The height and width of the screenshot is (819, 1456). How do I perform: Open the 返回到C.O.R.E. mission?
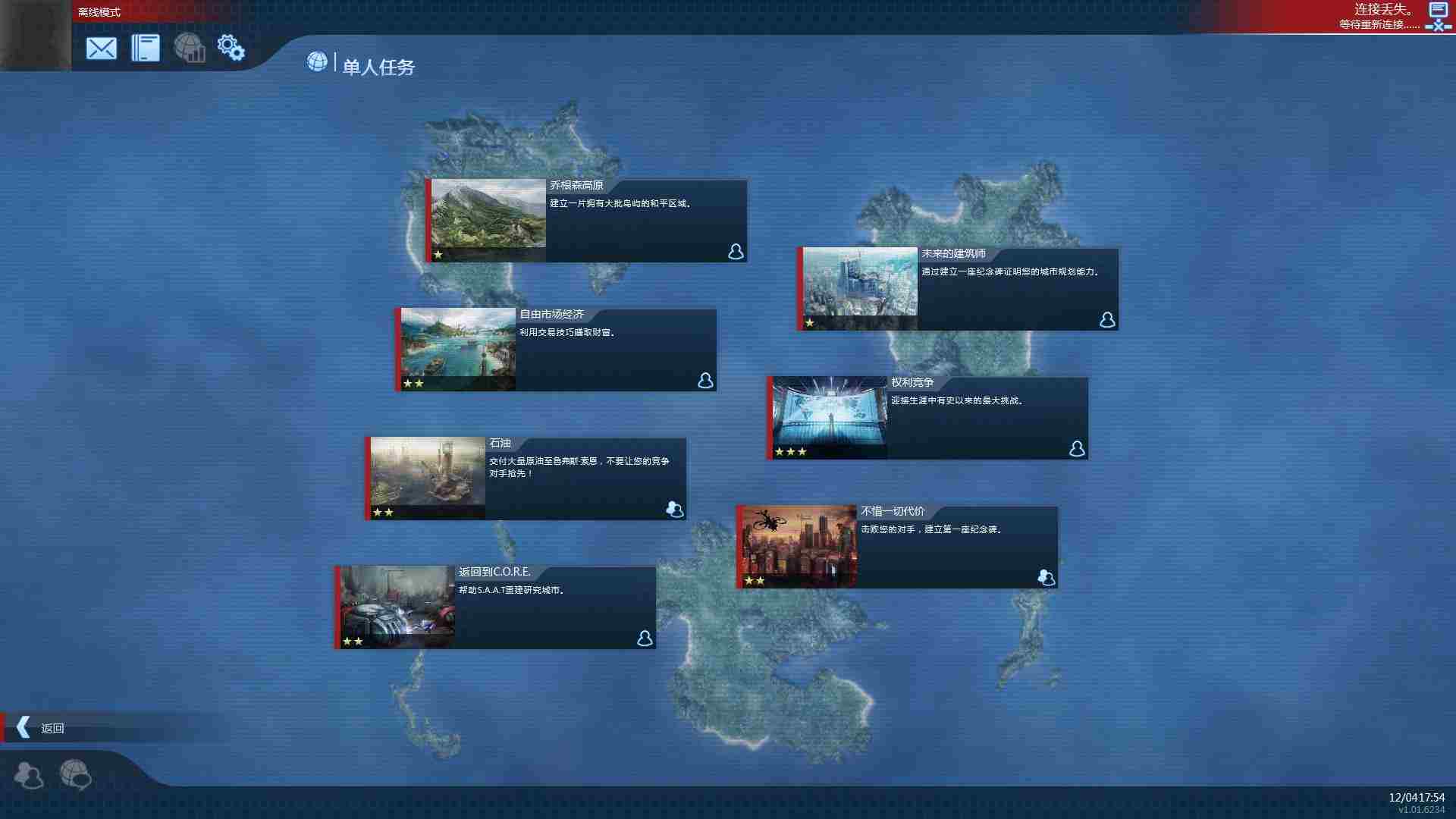(x=495, y=607)
